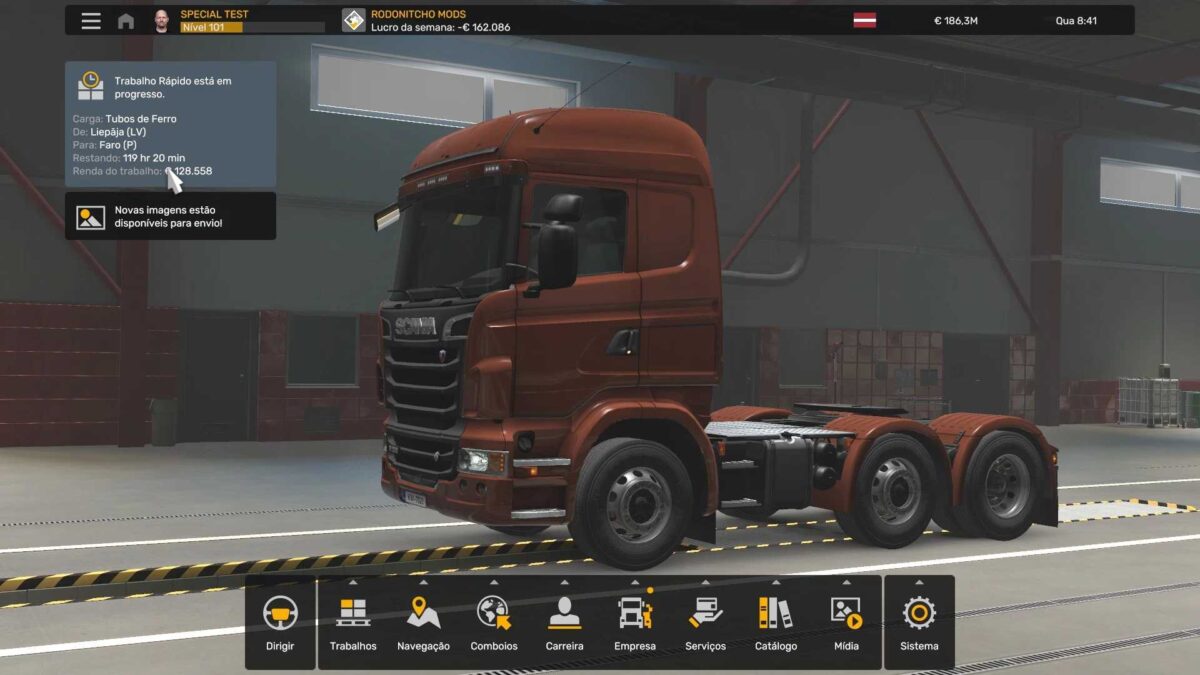The height and width of the screenshot is (675, 1200).
Task: Open the Carreira menu
Action: coord(565,622)
